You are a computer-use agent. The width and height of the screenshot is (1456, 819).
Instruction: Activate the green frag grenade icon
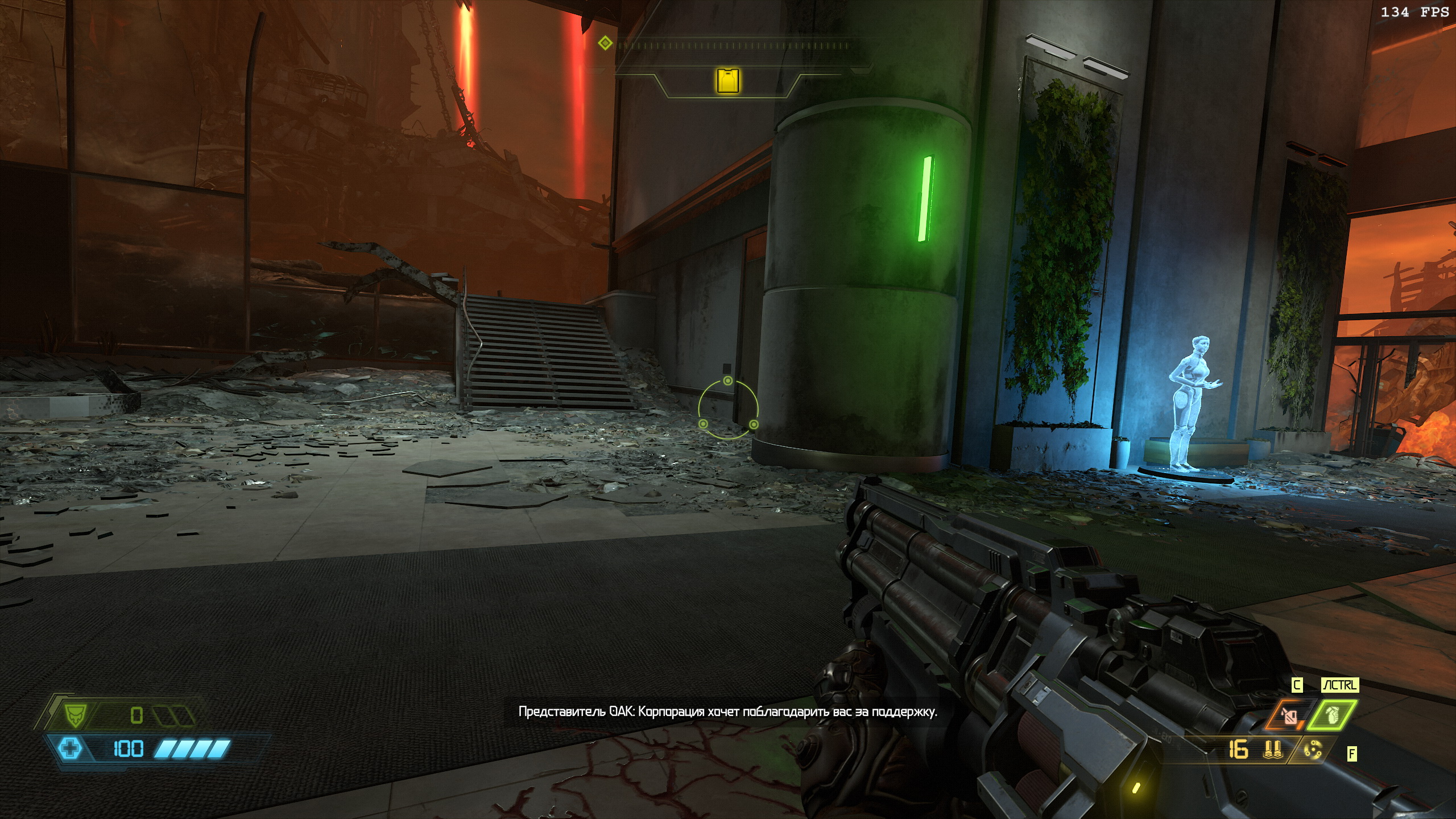[1332, 716]
